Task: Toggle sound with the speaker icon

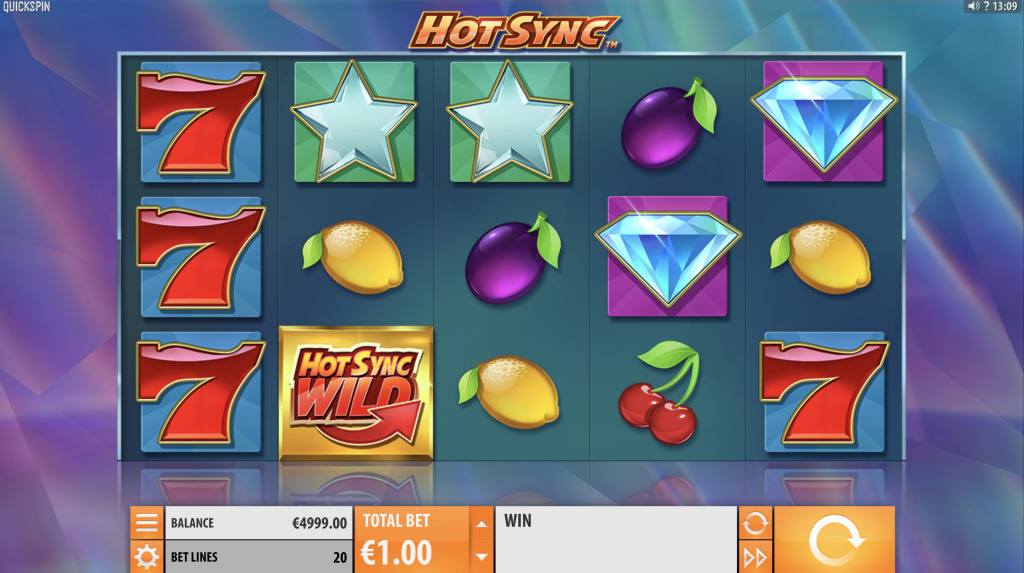Action: pos(973,7)
